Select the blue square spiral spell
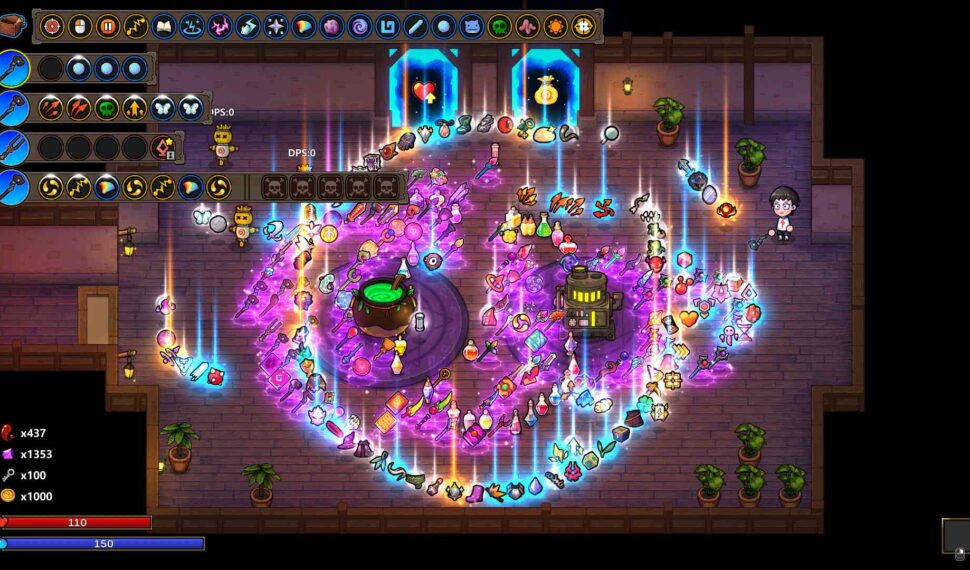Image resolution: width=970 pixels, height=570 pixels. [388, 26]
